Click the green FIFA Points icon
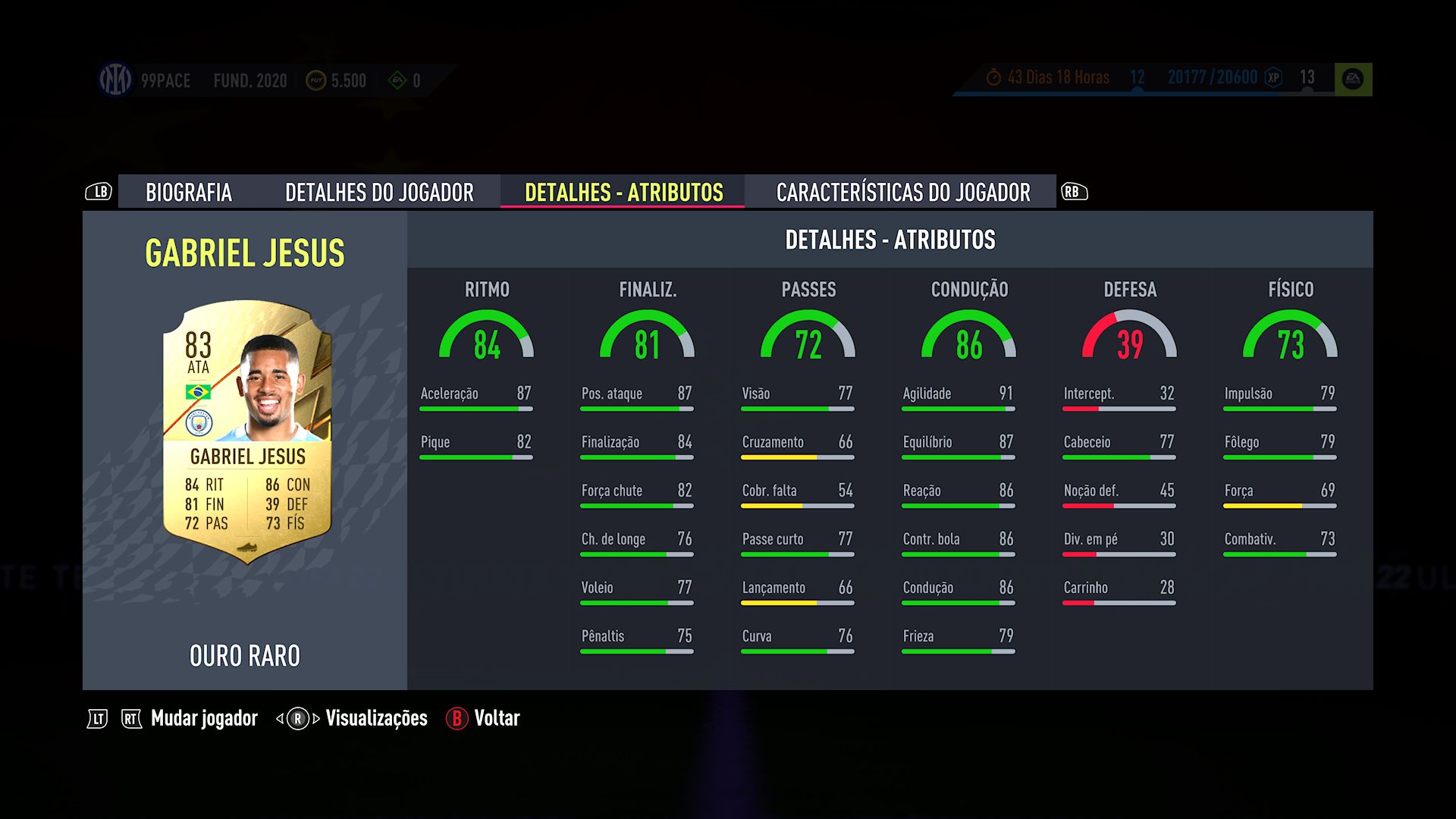Image resolution: width=1456 pixels, height=819 pixels. point(398,80)
